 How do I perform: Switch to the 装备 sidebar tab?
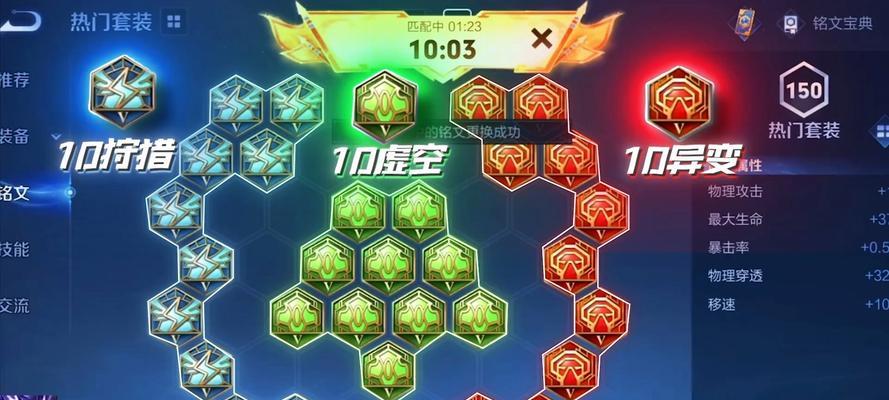point(16,136)
